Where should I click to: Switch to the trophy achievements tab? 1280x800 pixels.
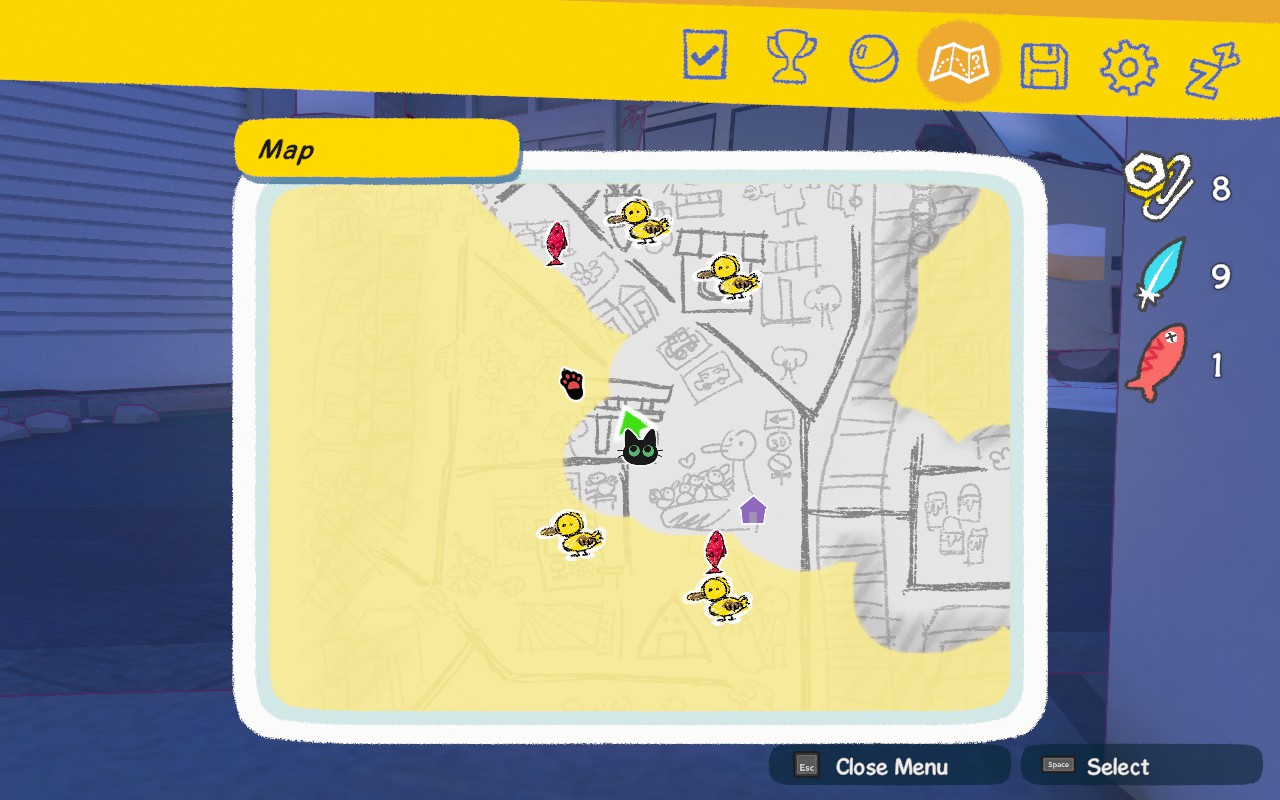click(790, 58)
